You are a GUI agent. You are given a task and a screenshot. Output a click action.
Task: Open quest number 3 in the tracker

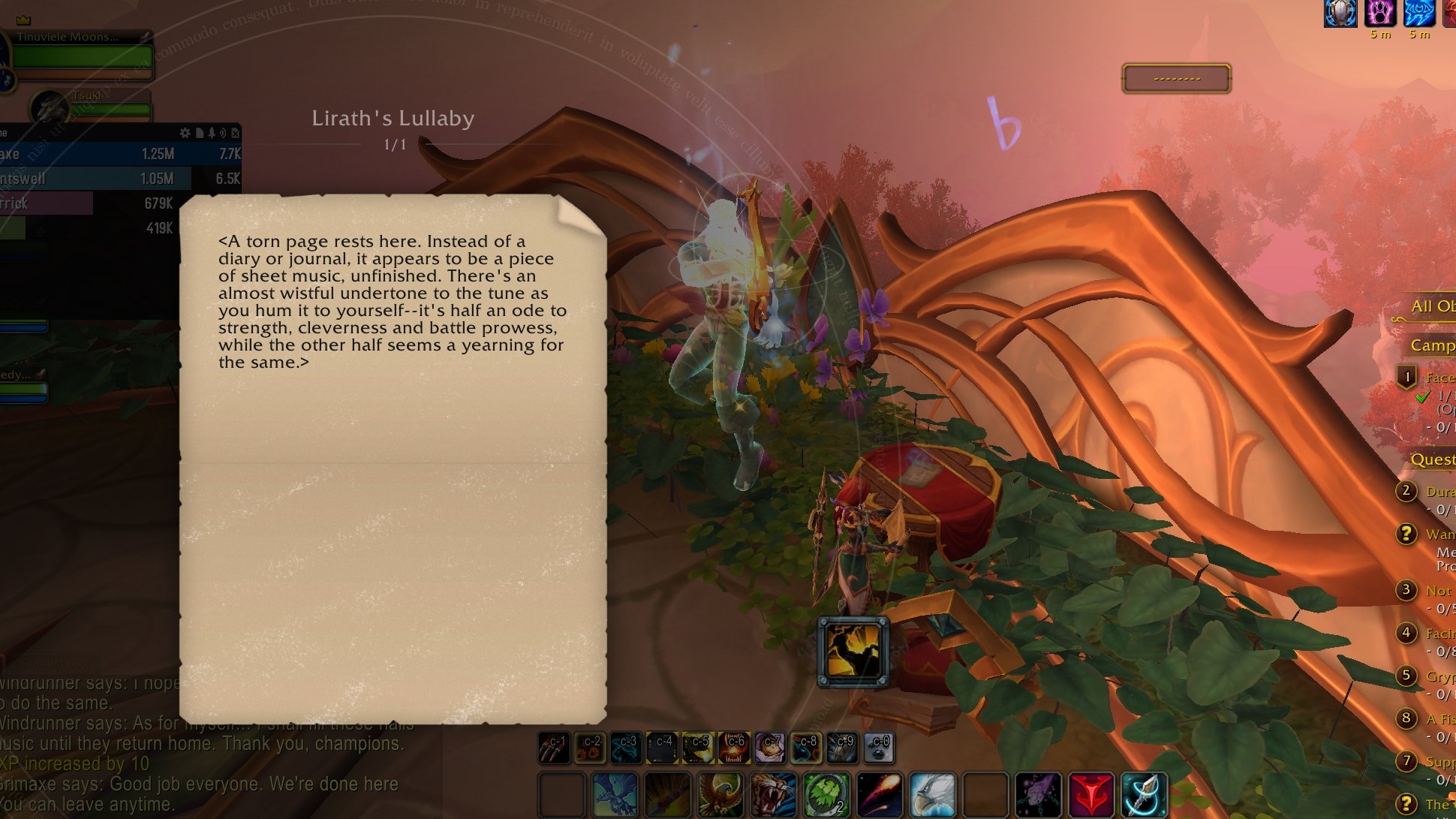point(1406,590)
